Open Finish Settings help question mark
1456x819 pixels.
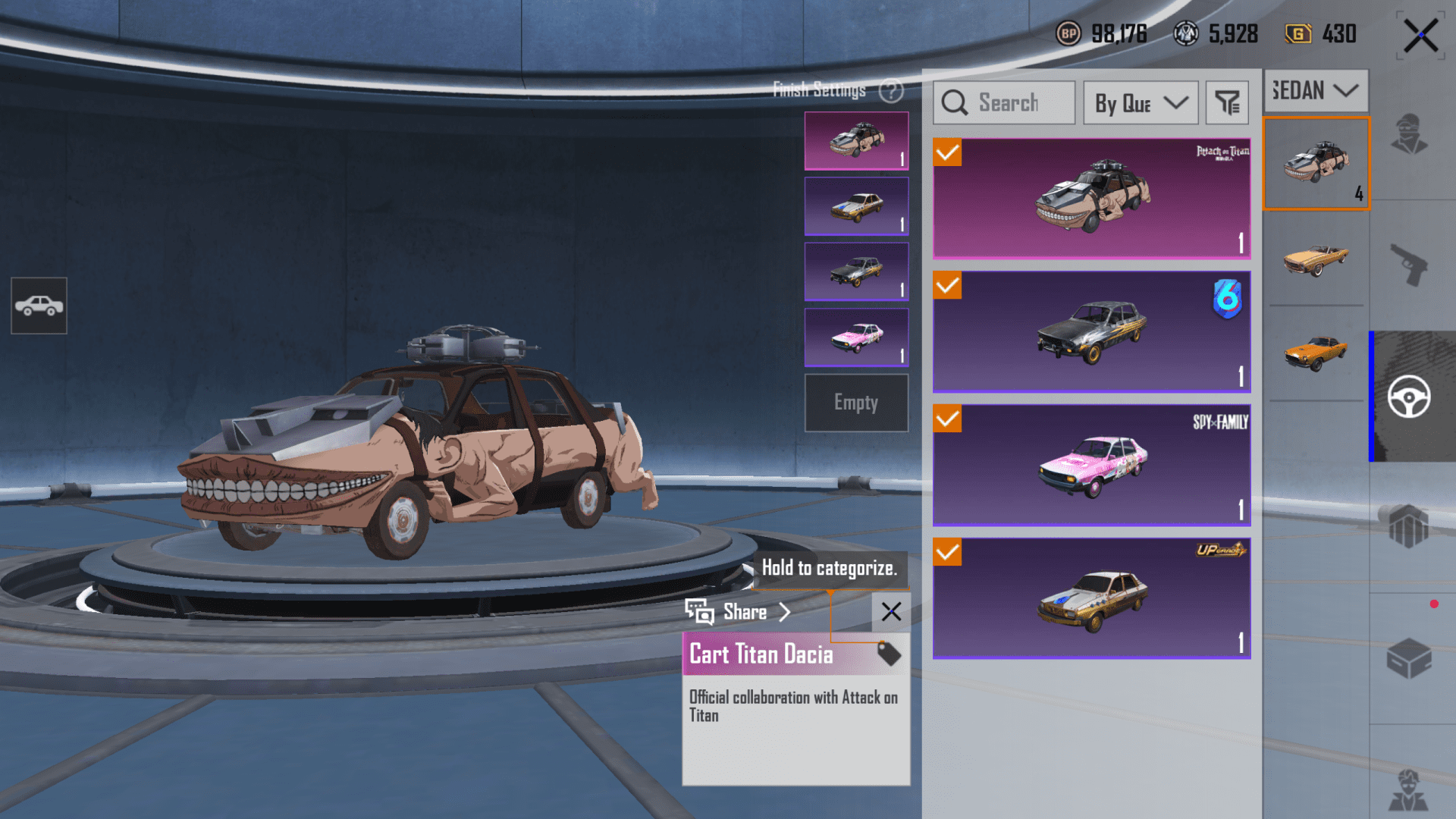[891, 91]
